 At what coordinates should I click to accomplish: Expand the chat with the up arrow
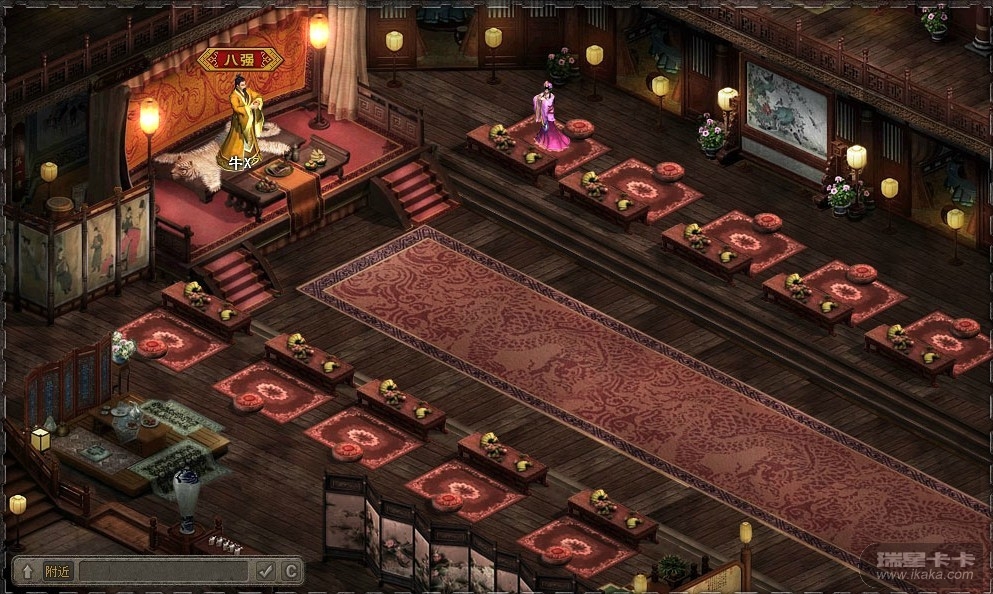tap(27, 571)
